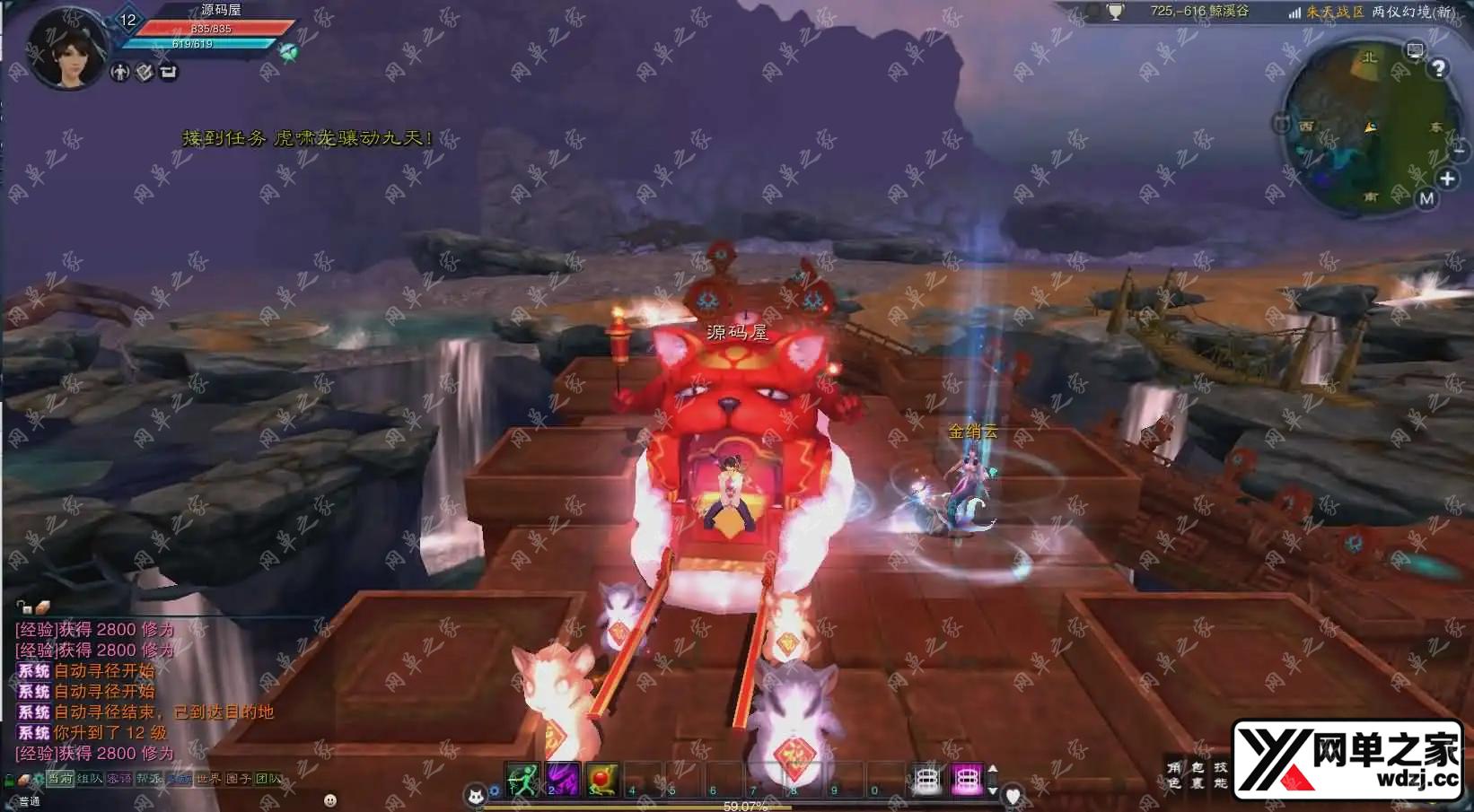
Task: Use the purple slash skill
Action: coord(563,780)
